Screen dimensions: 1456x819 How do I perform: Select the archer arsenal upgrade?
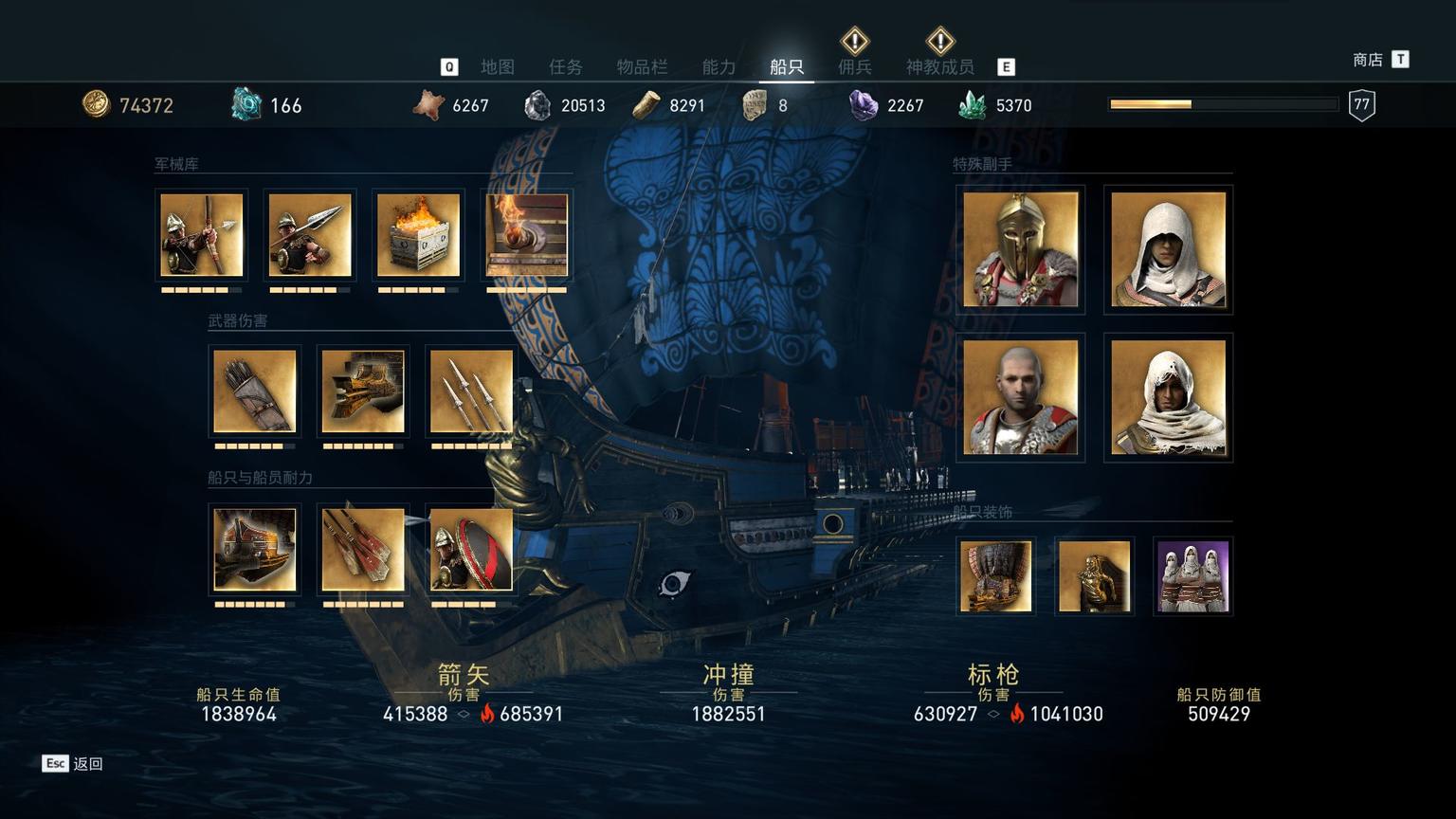tap(202, 235)
